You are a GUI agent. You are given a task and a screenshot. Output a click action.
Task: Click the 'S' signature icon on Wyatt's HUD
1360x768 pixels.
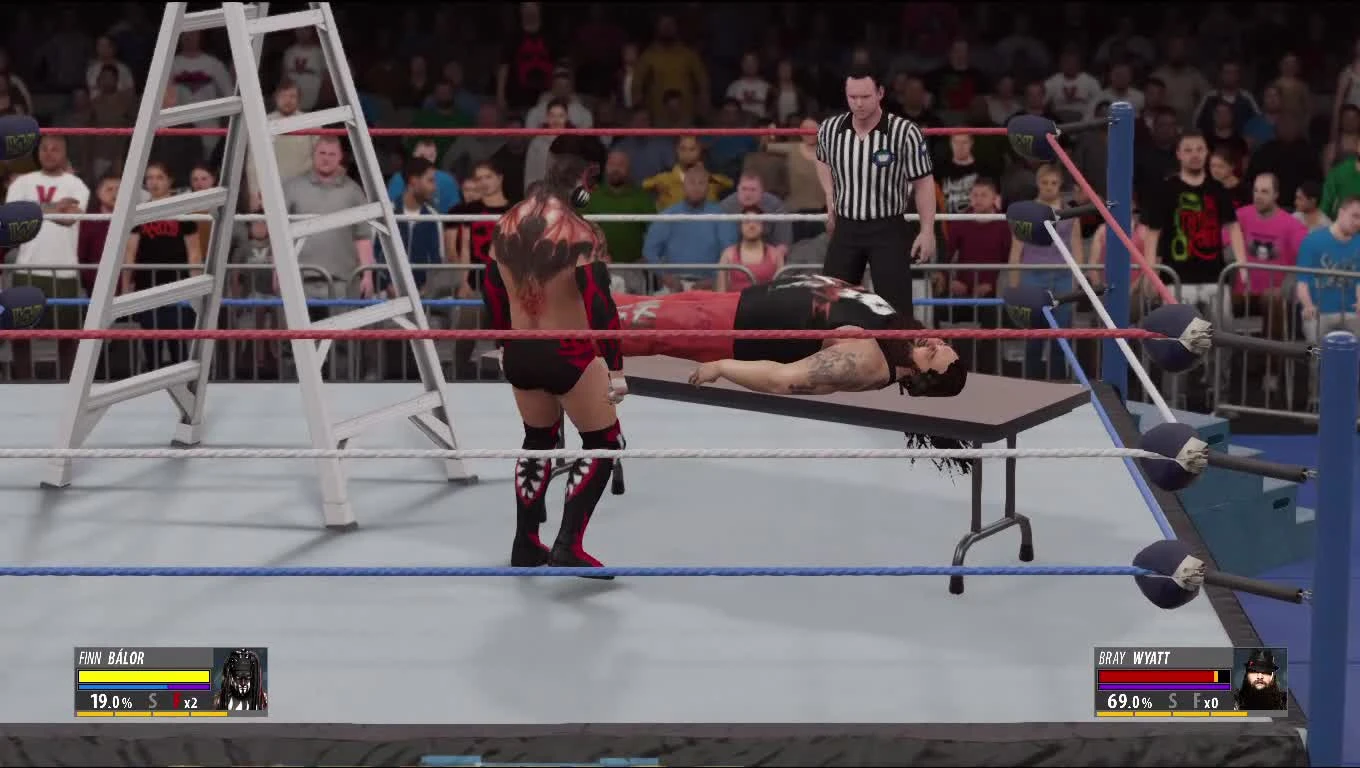click(x=1173, y=701)
